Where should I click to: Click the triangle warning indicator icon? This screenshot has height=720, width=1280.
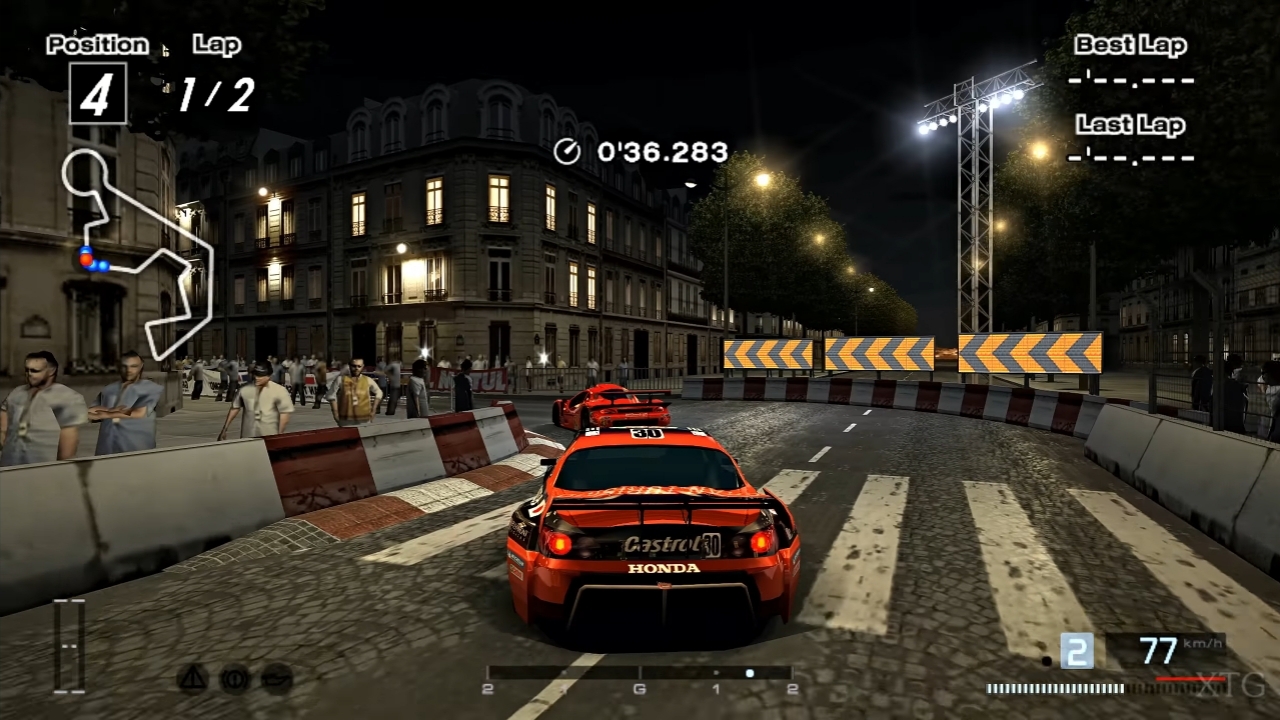192,678
